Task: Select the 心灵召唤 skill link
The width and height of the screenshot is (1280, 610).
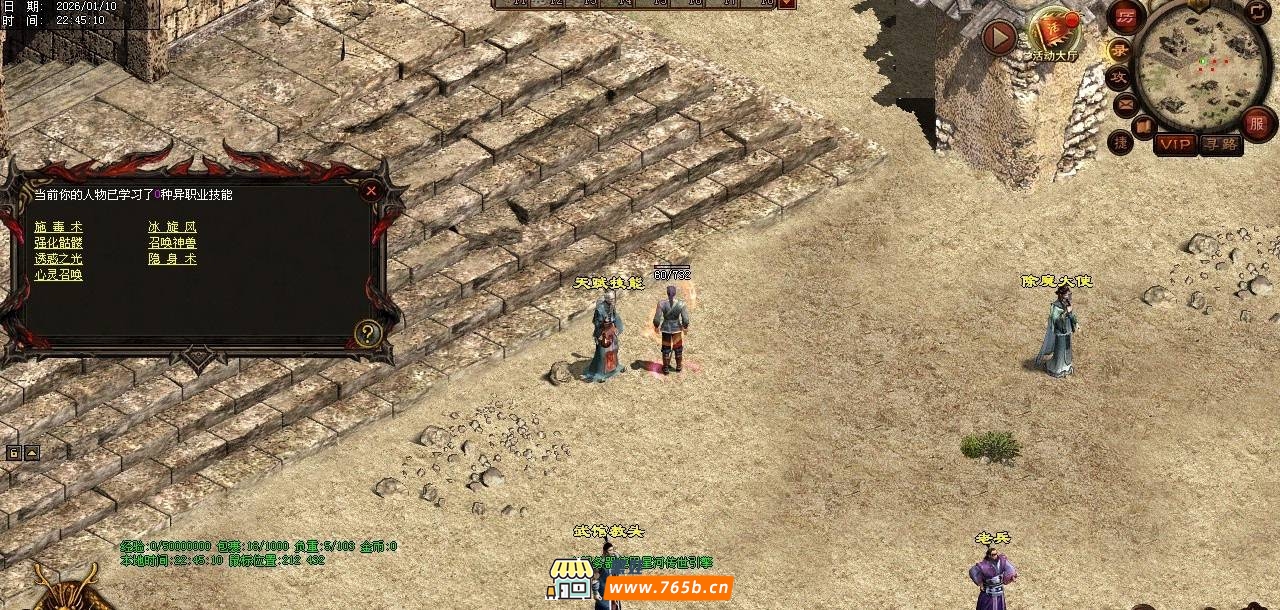Action: tap(58, 275)
